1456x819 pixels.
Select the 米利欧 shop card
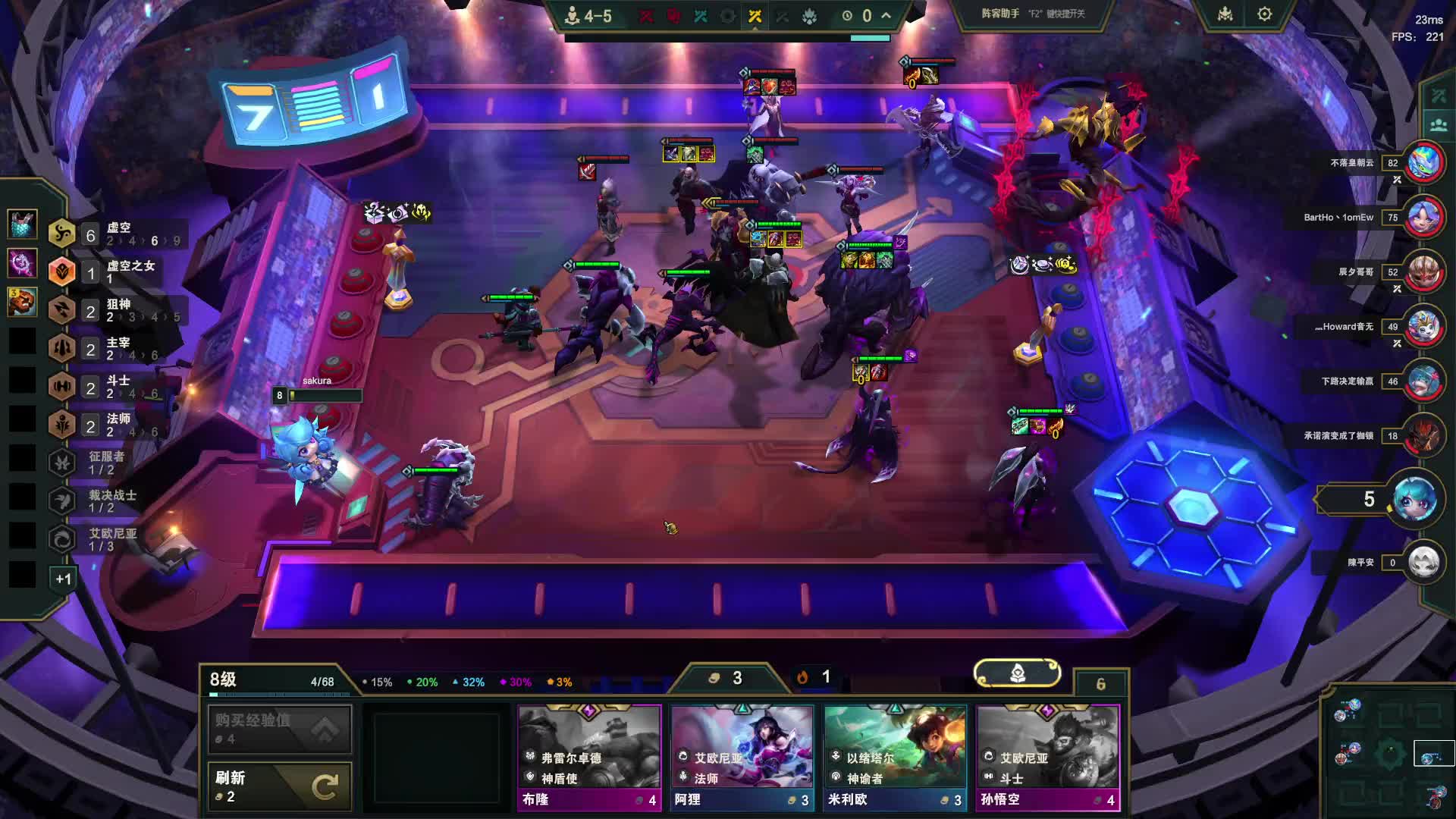(895, 757)
